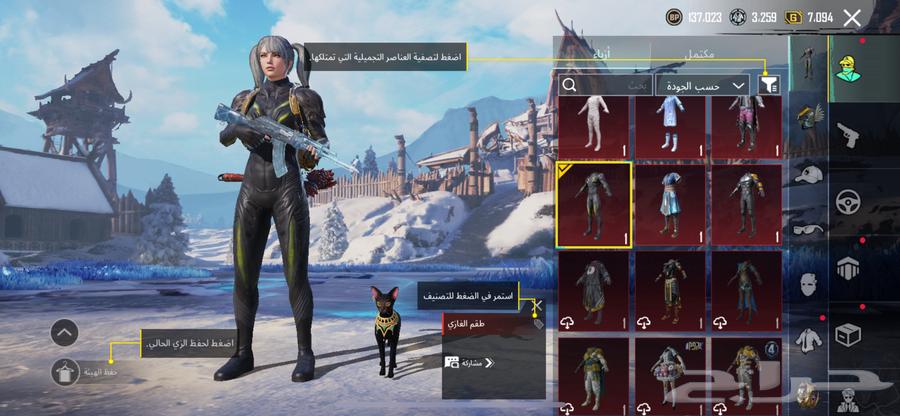This screenshot has height=416, width=900.
Task: Select the character avatar category tab
Action: pos(848,68)
